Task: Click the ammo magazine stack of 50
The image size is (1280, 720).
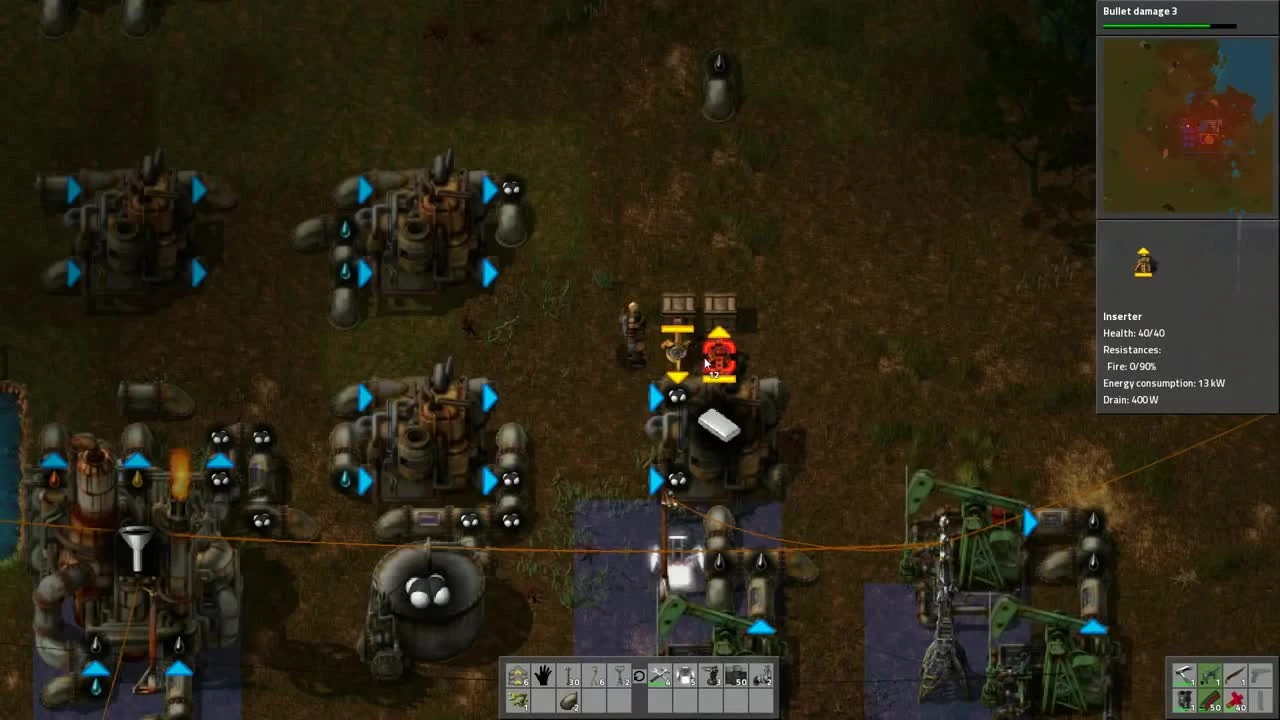Action: point(1209,700)
